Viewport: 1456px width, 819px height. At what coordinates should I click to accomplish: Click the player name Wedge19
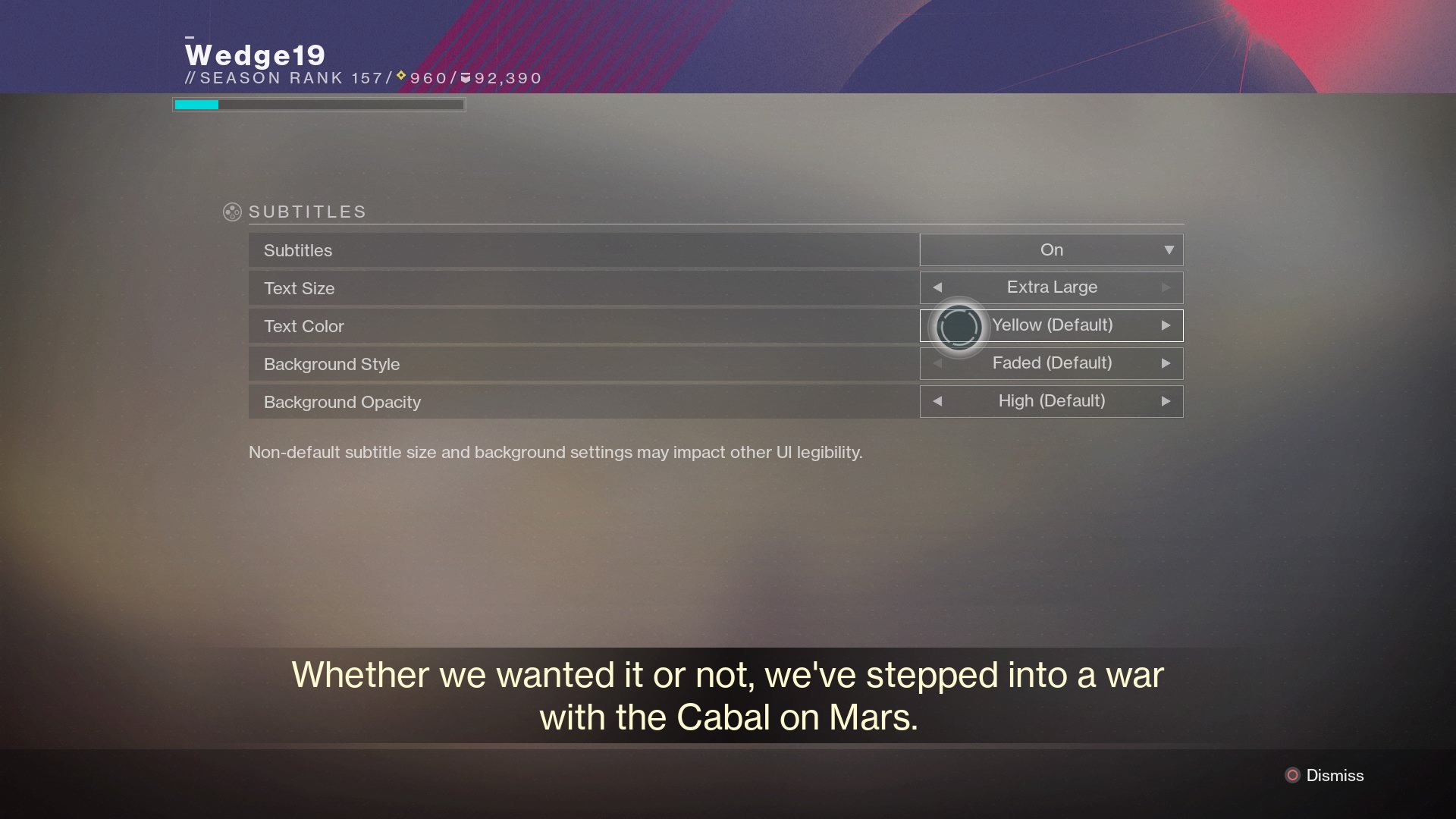tap(256, 55)
